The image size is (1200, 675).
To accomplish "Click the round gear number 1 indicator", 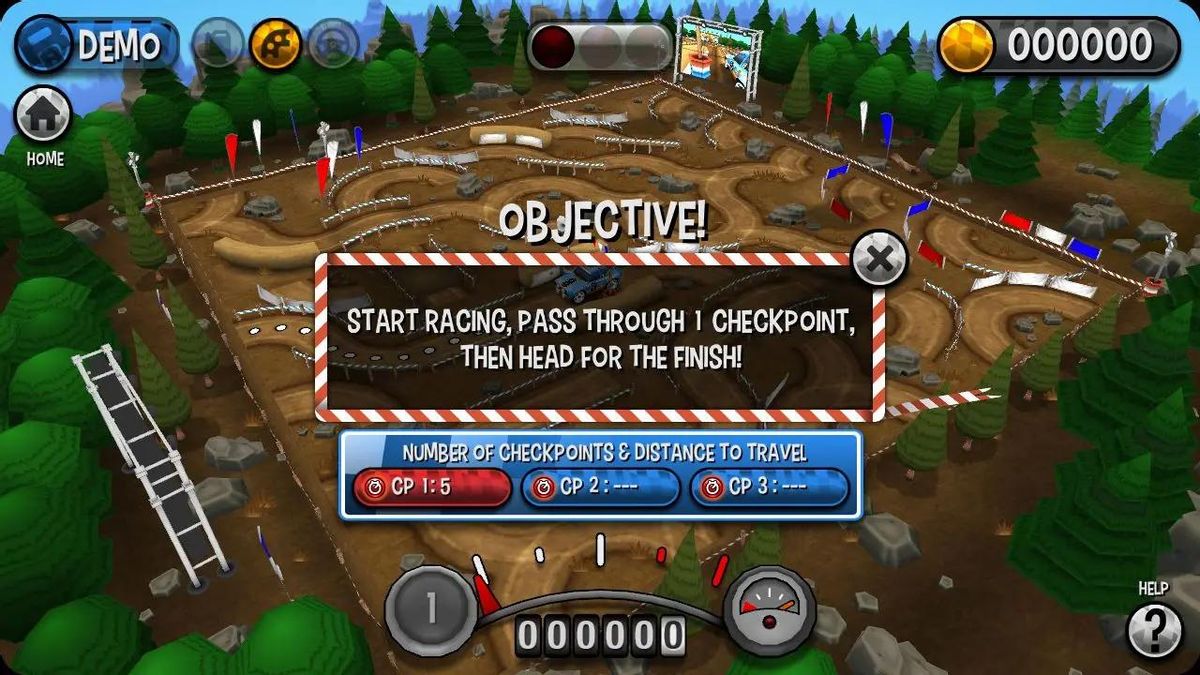I will click(x=431, y=610).
